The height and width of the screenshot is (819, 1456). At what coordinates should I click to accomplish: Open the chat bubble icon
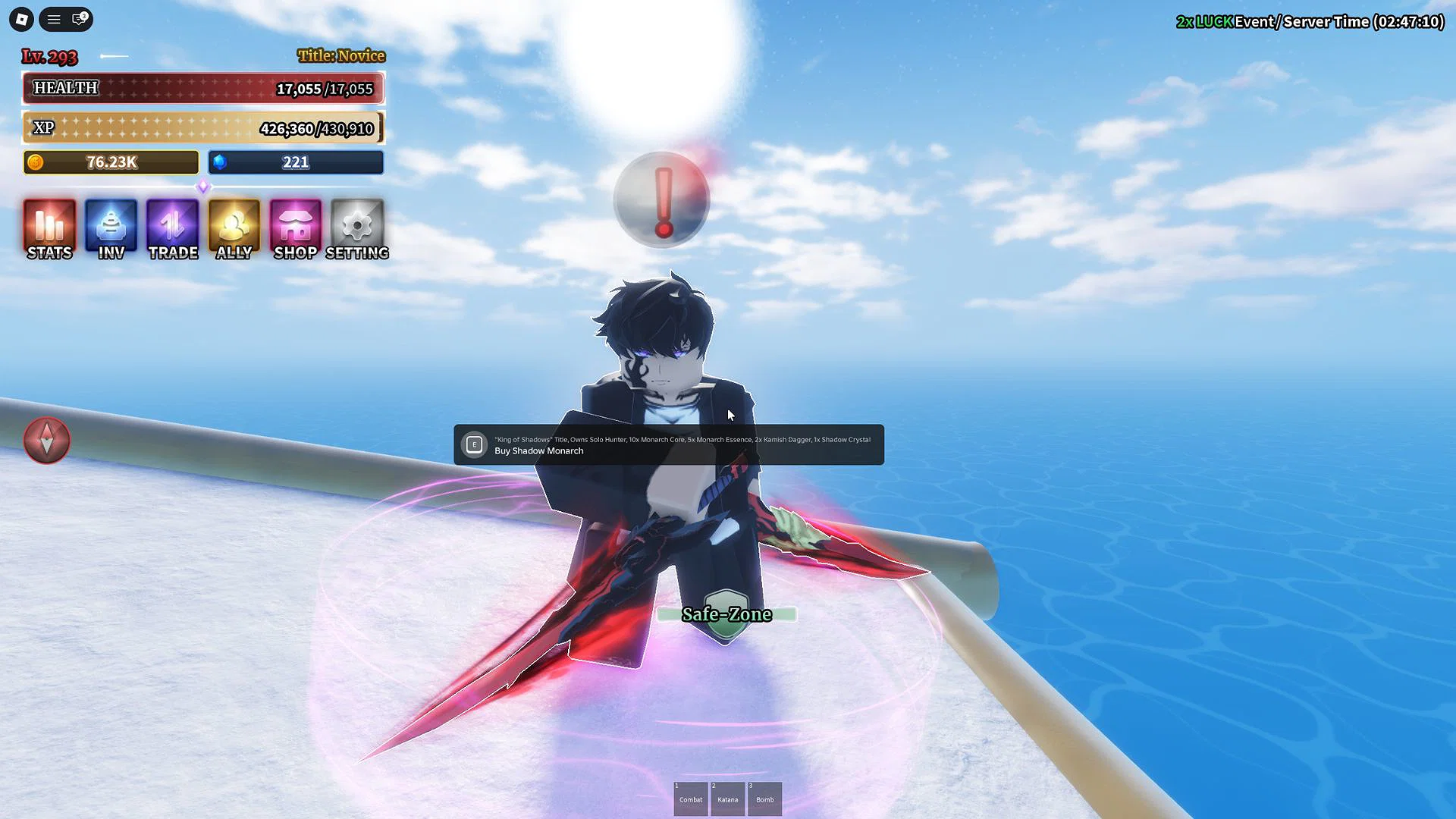pos(79,19)
